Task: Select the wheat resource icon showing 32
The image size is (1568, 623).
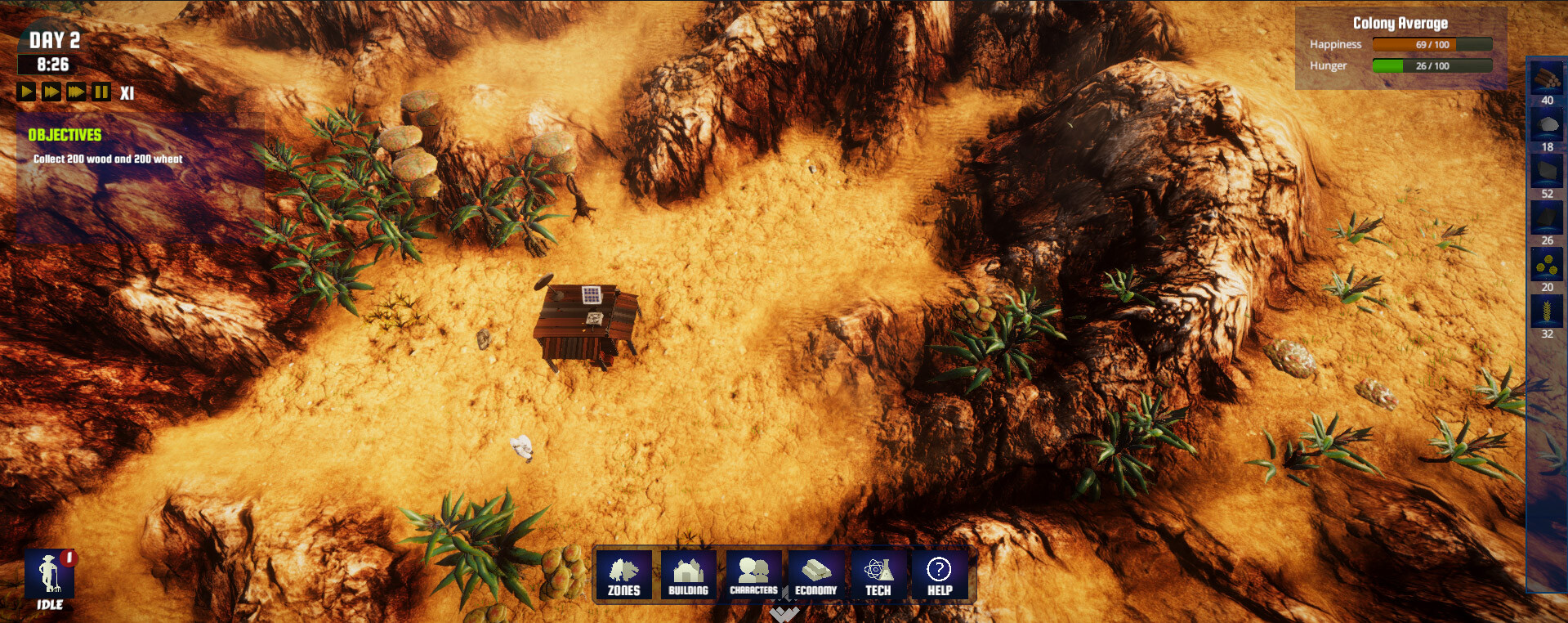Action: coord(1547,311)
